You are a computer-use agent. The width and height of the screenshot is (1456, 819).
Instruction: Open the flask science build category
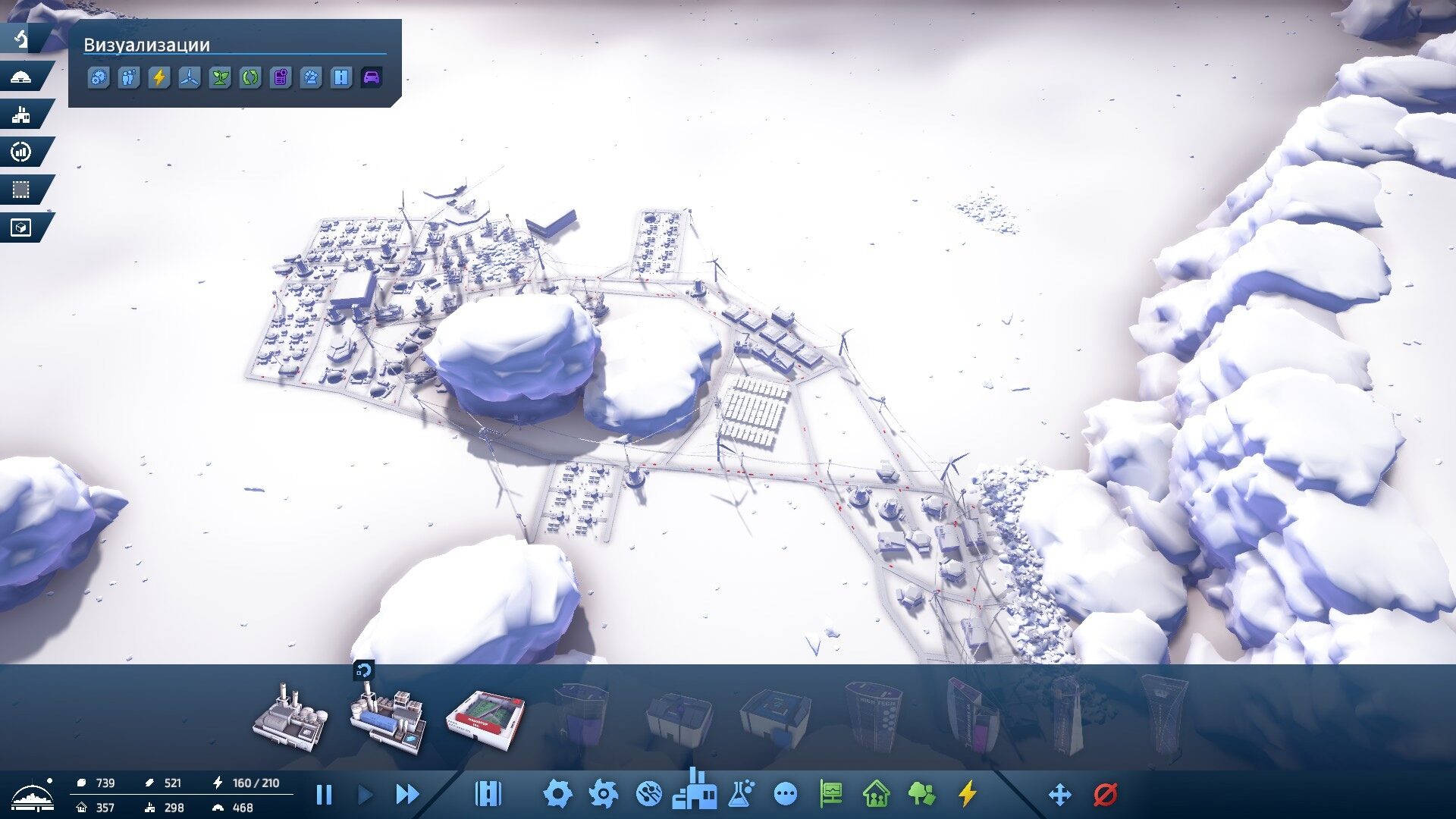(741, 794)
